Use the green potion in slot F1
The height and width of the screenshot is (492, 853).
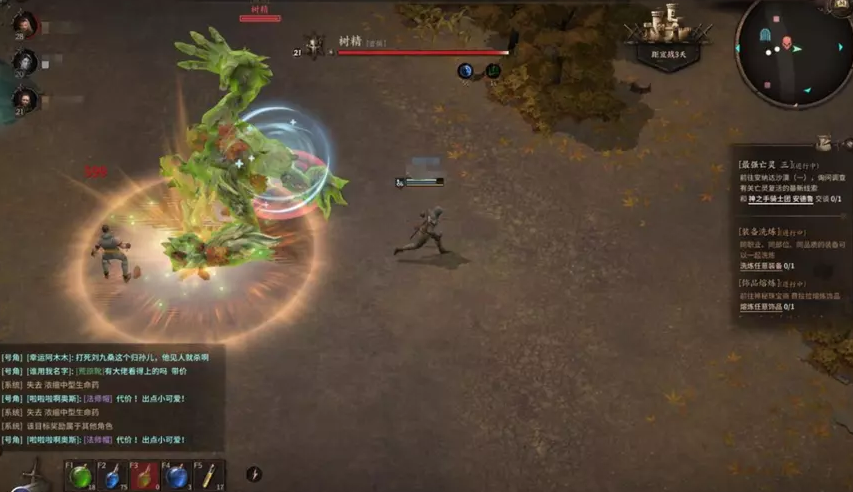click(x=81, y=476)
